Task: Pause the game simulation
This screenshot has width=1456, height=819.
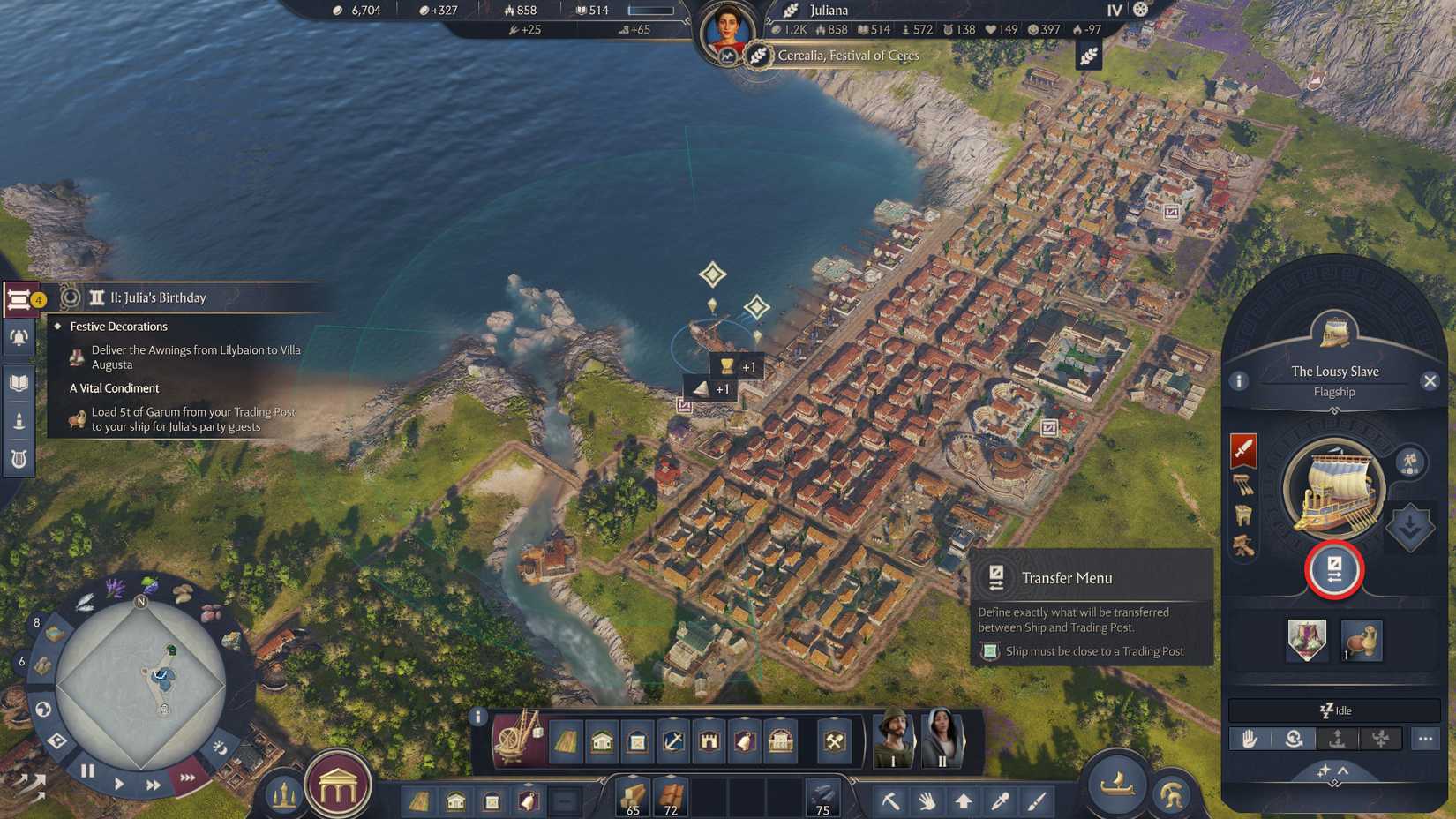Action: tap(87, 770)
